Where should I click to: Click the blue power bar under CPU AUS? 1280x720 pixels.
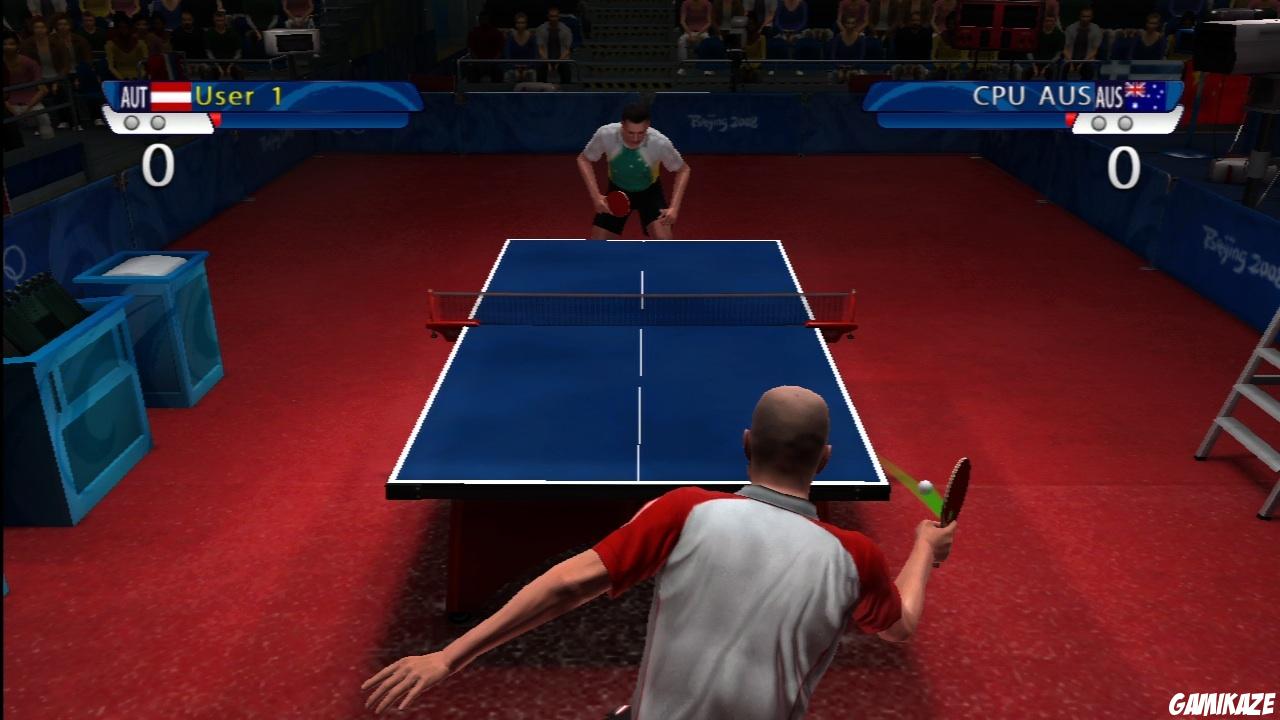[970, 119]
